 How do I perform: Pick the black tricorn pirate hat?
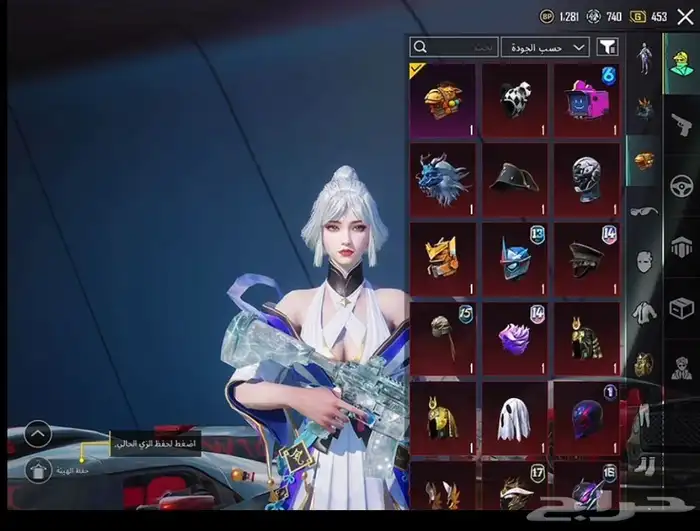(514, 179)
